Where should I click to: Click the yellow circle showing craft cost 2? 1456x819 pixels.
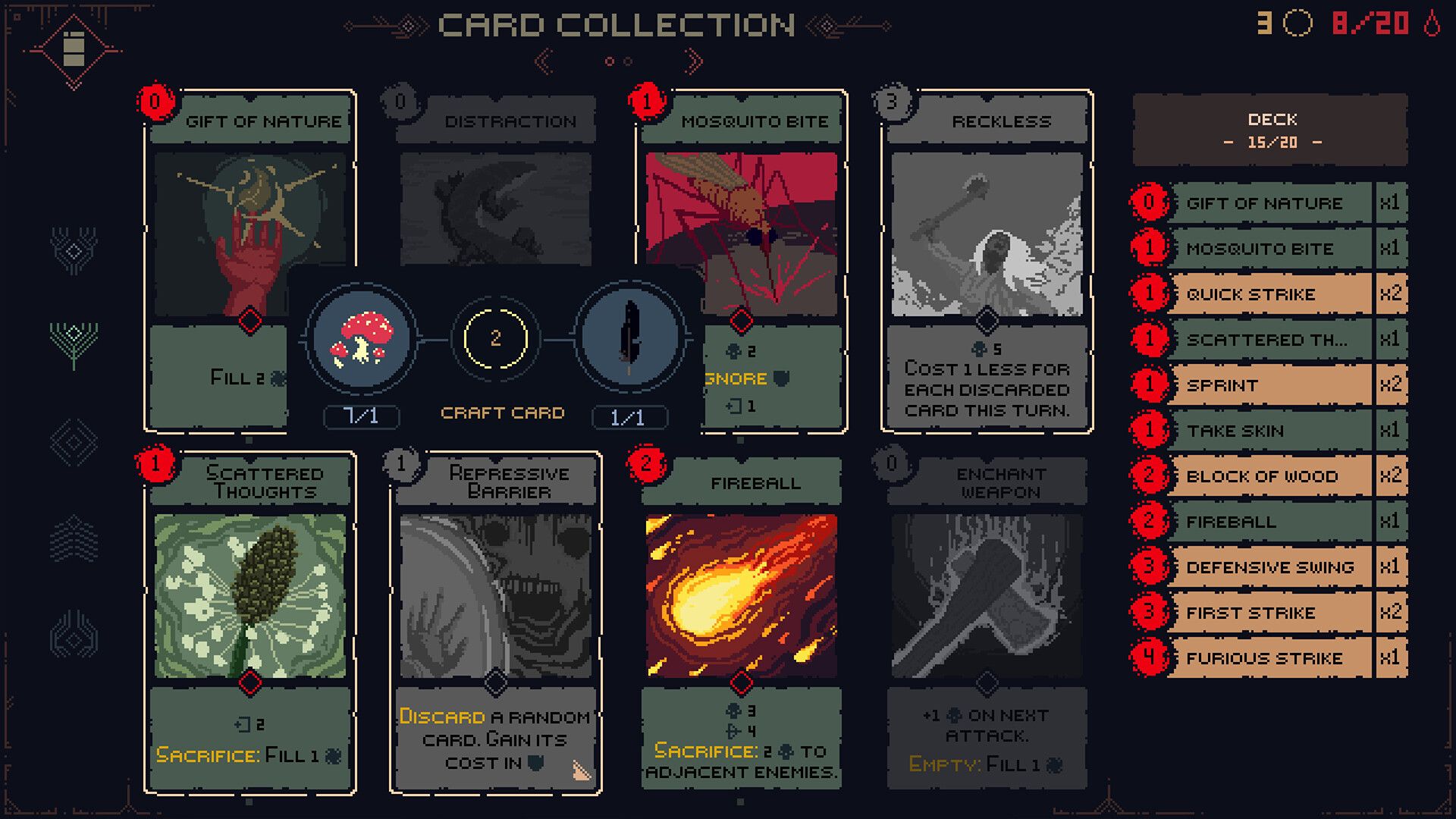[497, 339]
